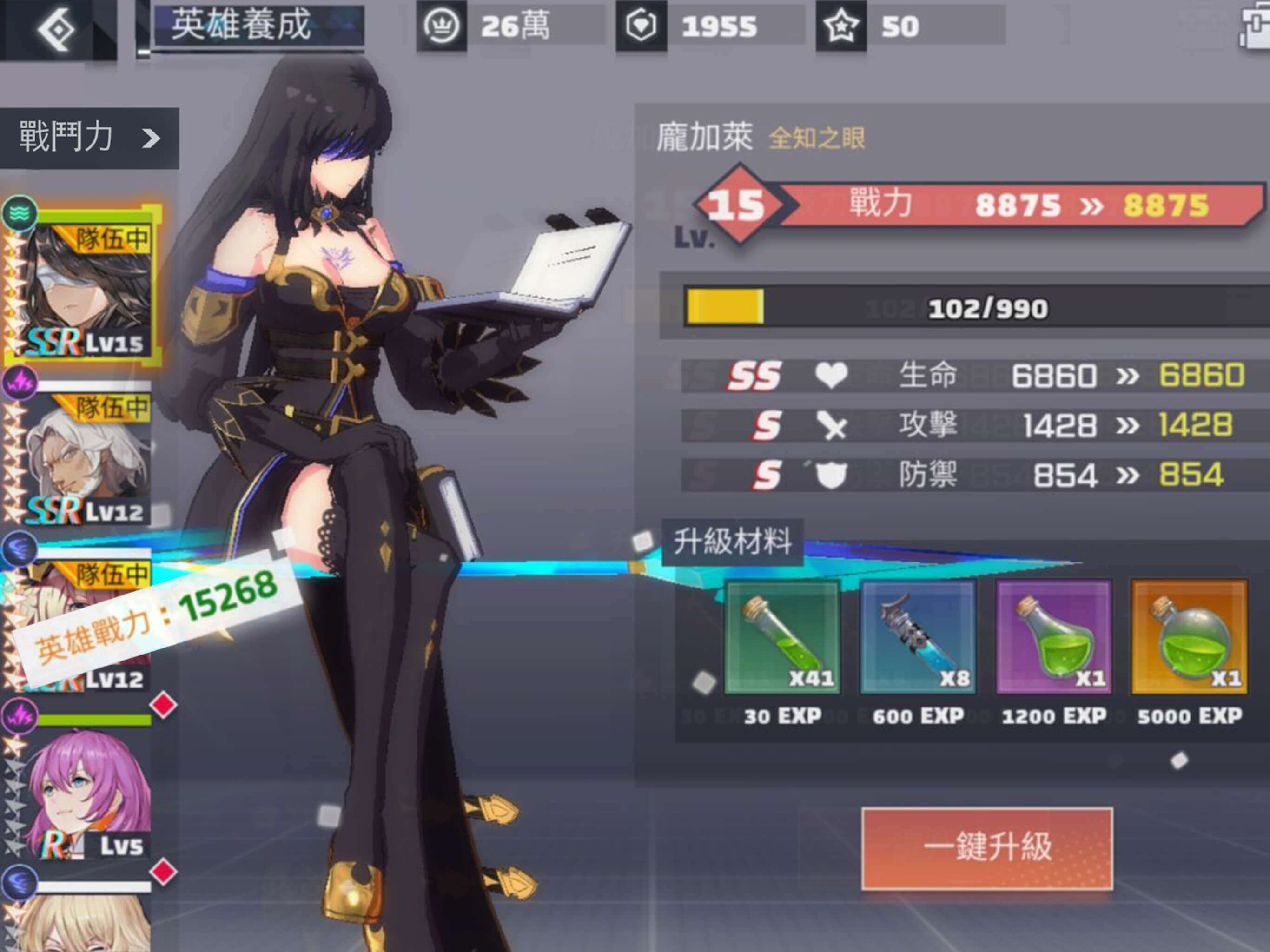Use the 1200 EXP purple potion

tap(1053, 637)
